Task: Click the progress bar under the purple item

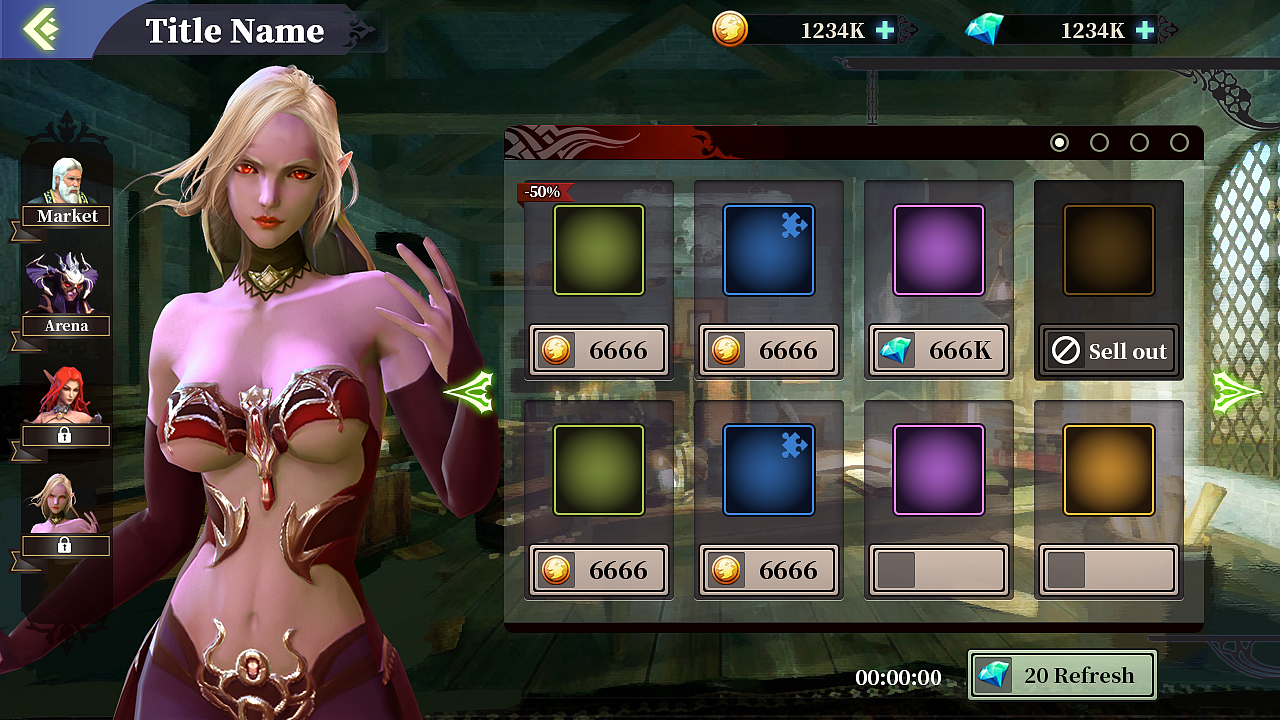Action: [x=938, y=570]
